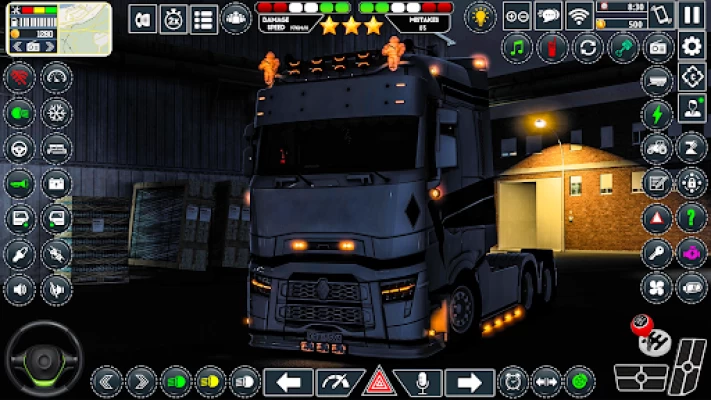This screenshot has width=711, height=400.
Task: Toggle the music note button
Action: (x=517, y=47)
